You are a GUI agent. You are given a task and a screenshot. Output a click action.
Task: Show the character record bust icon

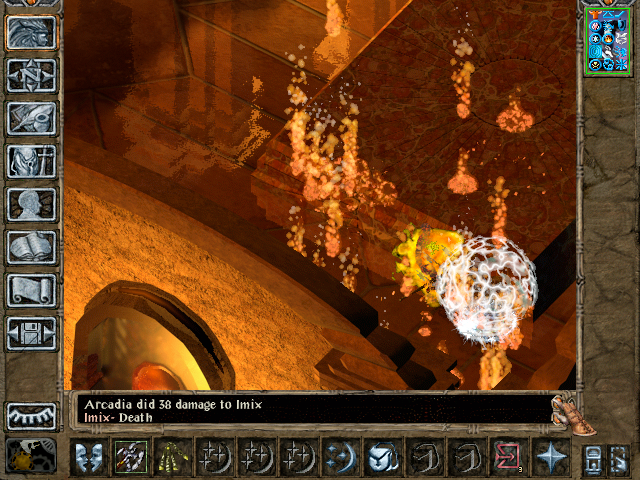[x=31, y=204]
